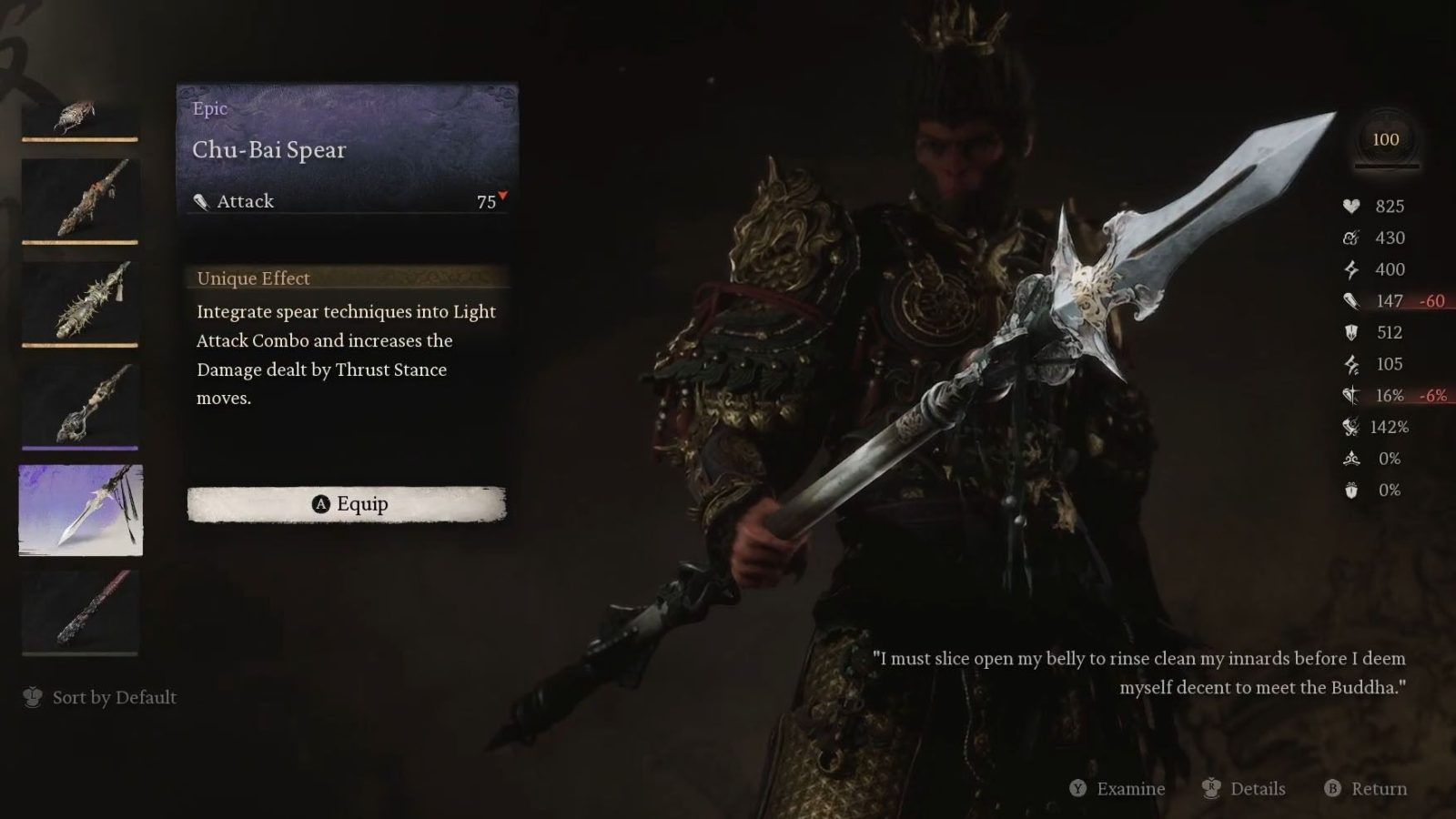Choose the spiked staff with tassel
The height and width of the screenshot is (819, 1456).
[80, 302]
